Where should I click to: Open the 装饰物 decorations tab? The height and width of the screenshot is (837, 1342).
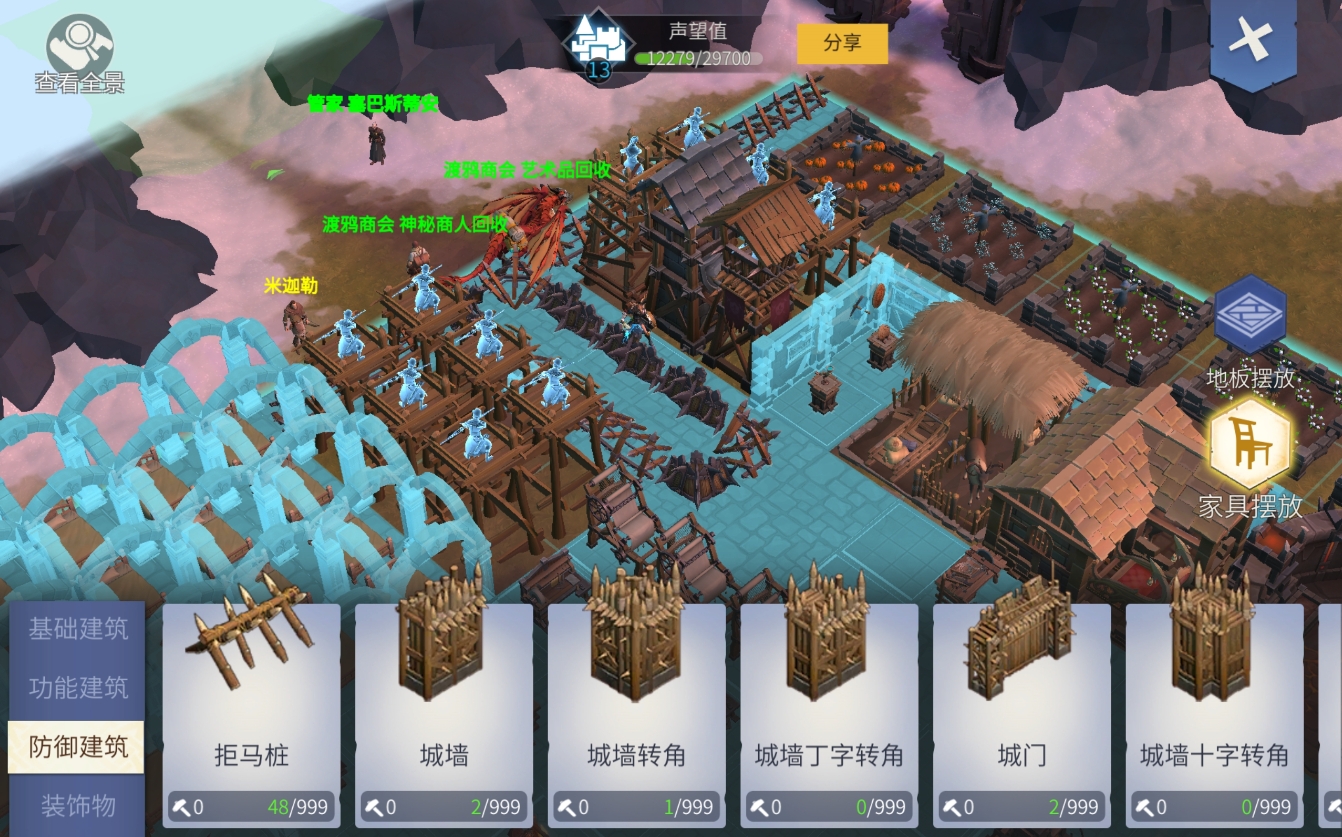tap(78, 805)
